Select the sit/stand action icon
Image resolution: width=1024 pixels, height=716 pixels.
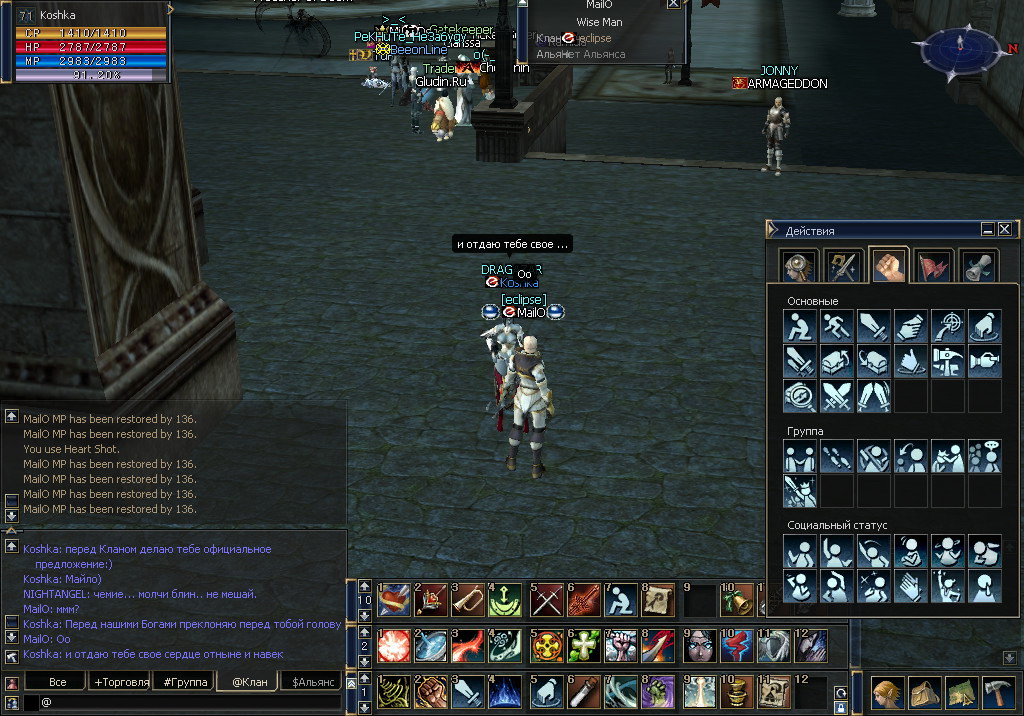coord(799,325)
